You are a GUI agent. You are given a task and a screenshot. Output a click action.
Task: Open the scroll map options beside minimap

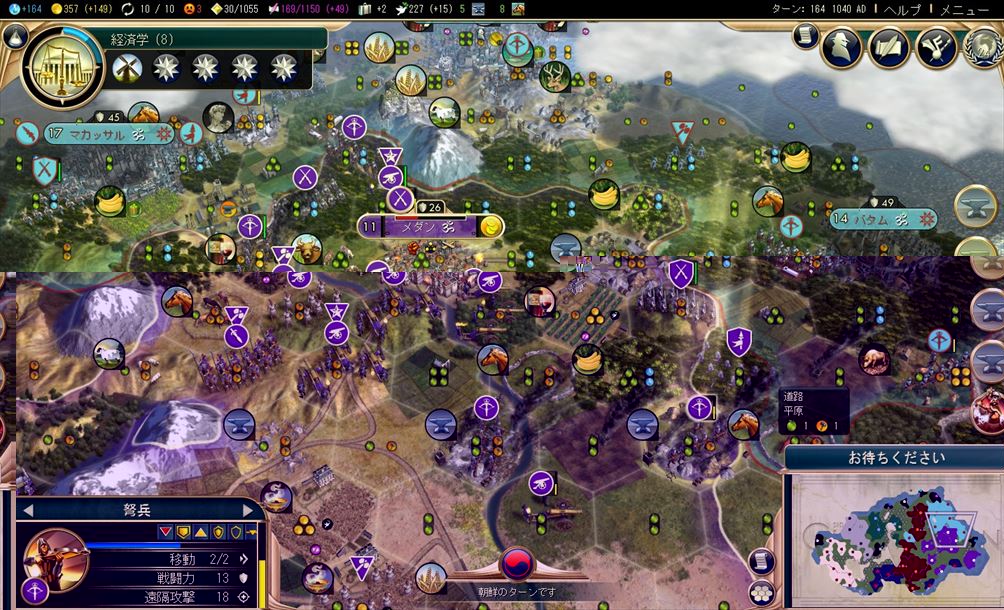762,560
